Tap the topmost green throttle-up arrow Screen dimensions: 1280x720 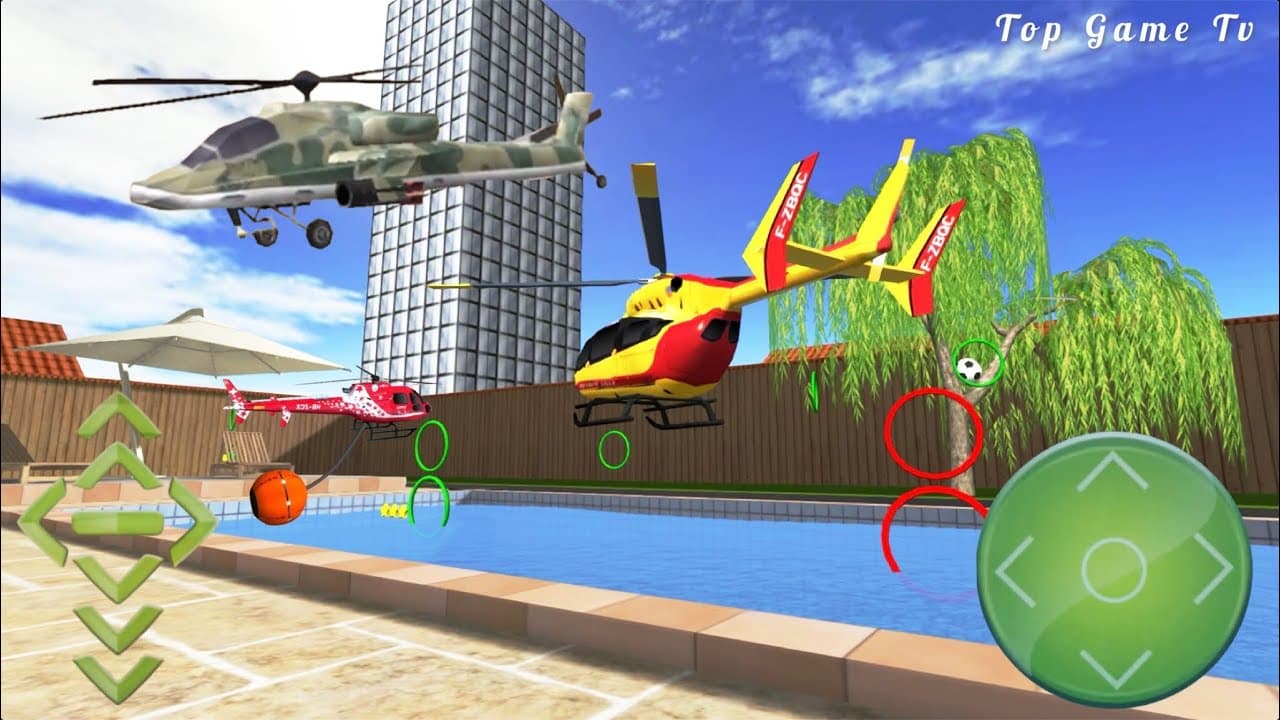point(119,415)
